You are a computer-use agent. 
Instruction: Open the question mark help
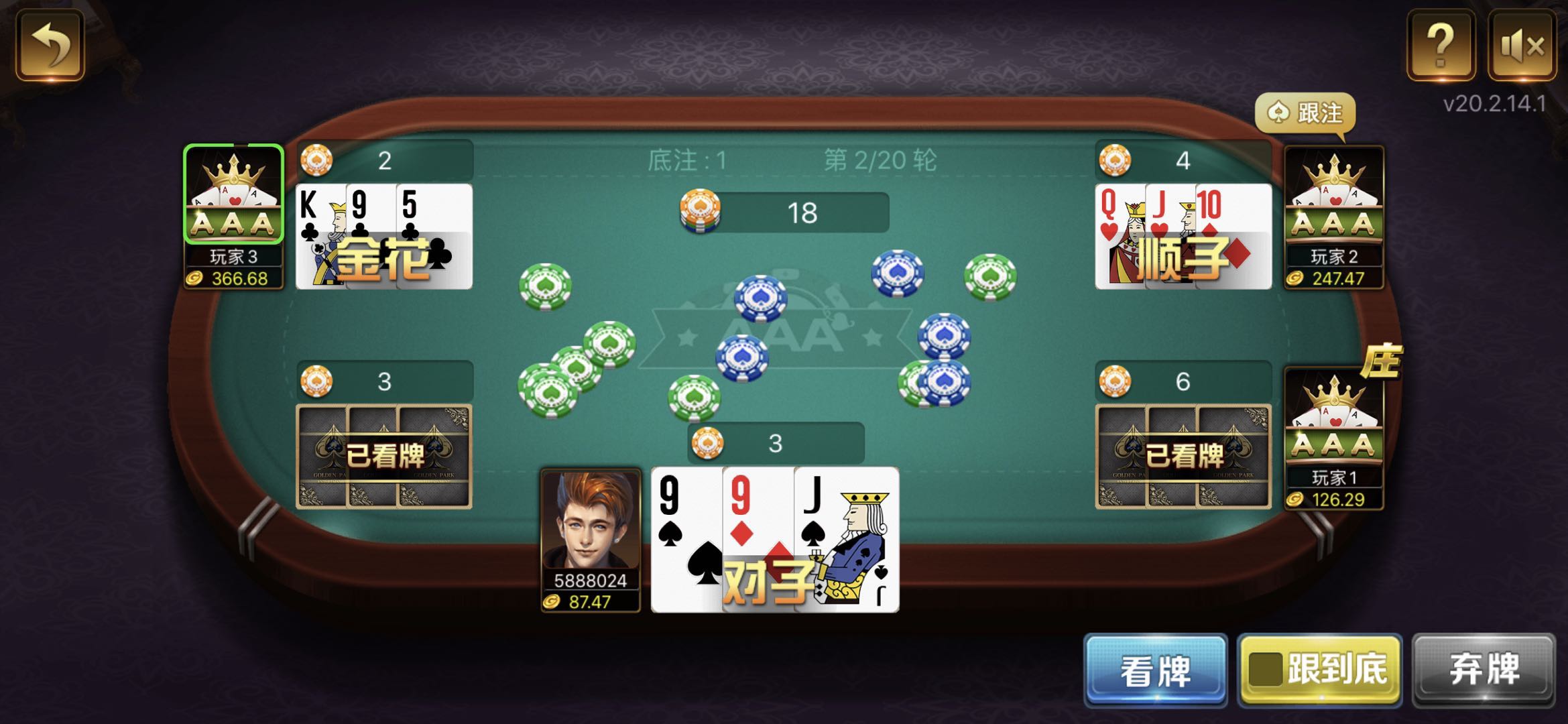(x=1441, y=46)
